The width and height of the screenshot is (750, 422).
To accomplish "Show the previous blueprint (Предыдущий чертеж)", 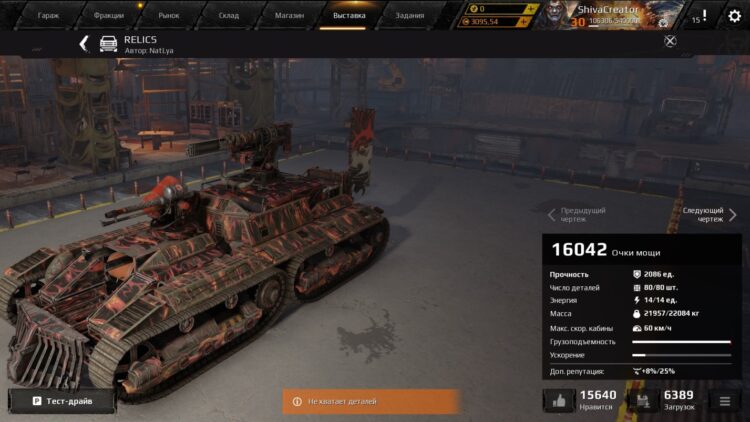I will 577,215.
